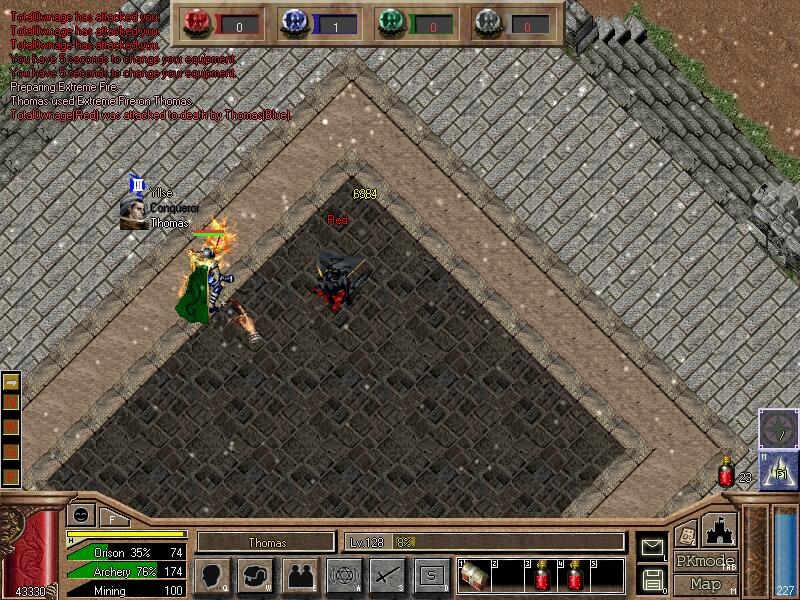The height and width of the screenshot is (600, 800).
Task: Open the castle icon menu
Action: [x=720, y=530]
